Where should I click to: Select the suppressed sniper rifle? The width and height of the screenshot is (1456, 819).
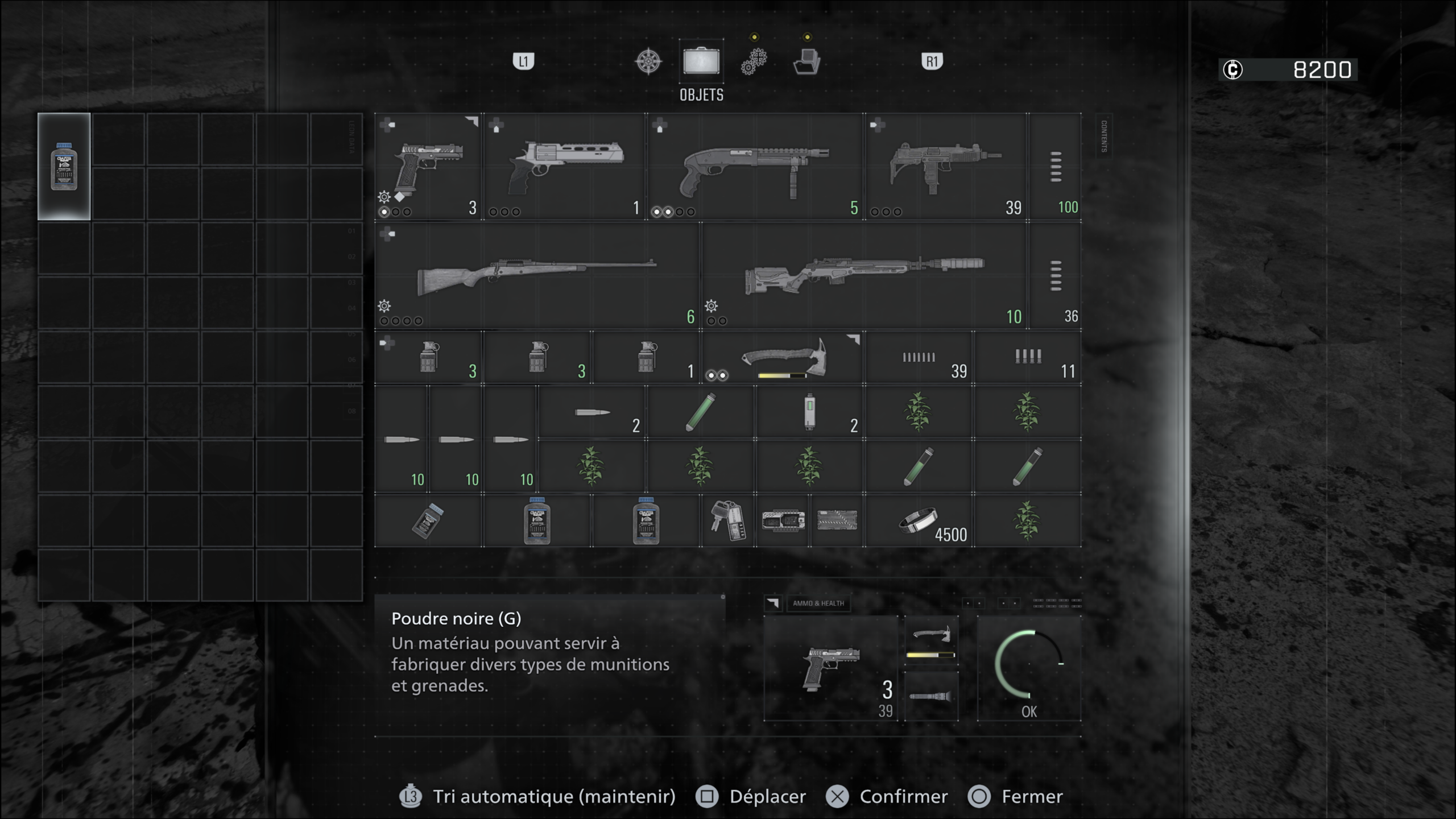pos(864,275)
